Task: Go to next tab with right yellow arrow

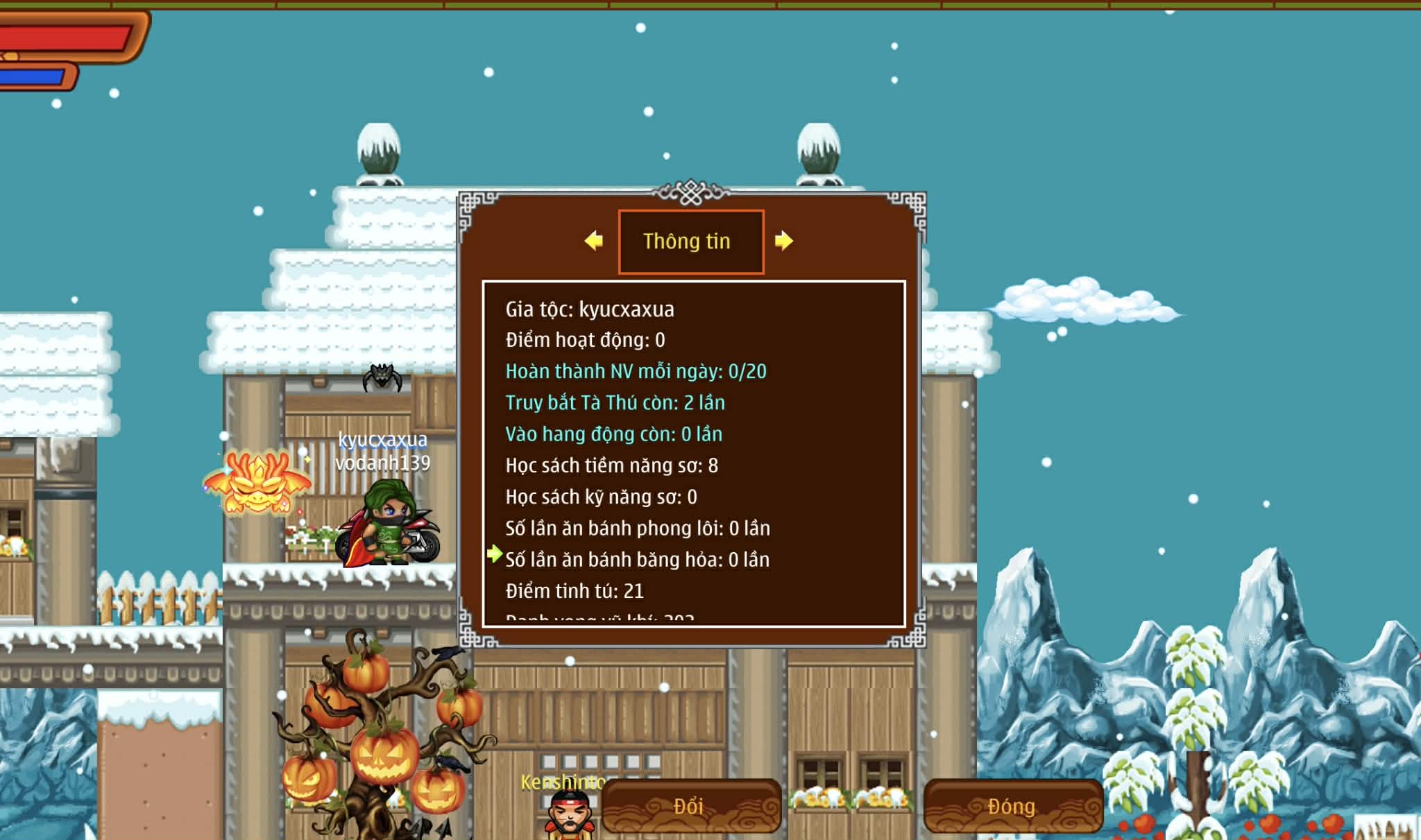Action: coord(783,241)
